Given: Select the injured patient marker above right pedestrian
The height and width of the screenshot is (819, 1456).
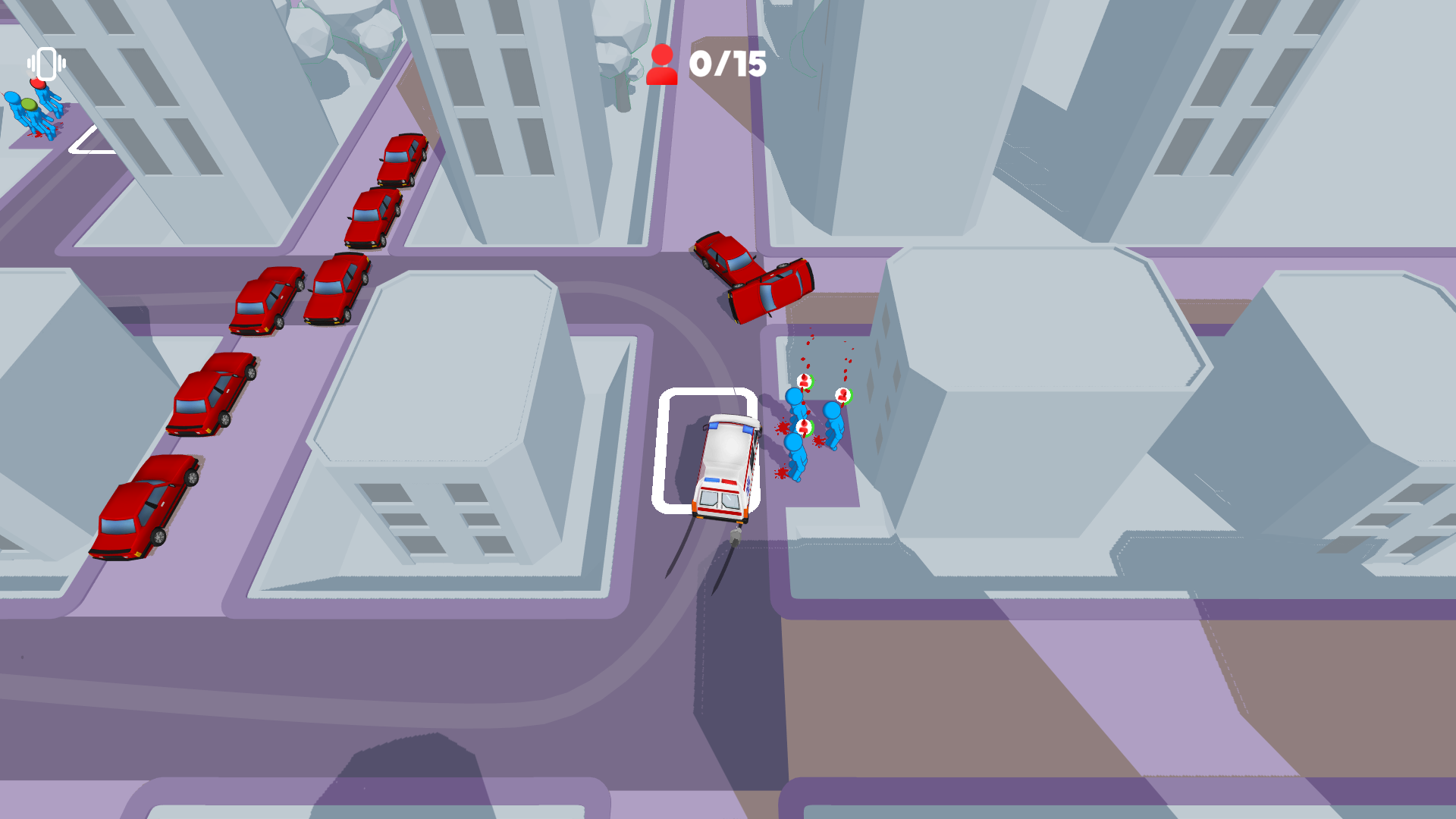Looking at the screenshot, I should click(843, 395).
